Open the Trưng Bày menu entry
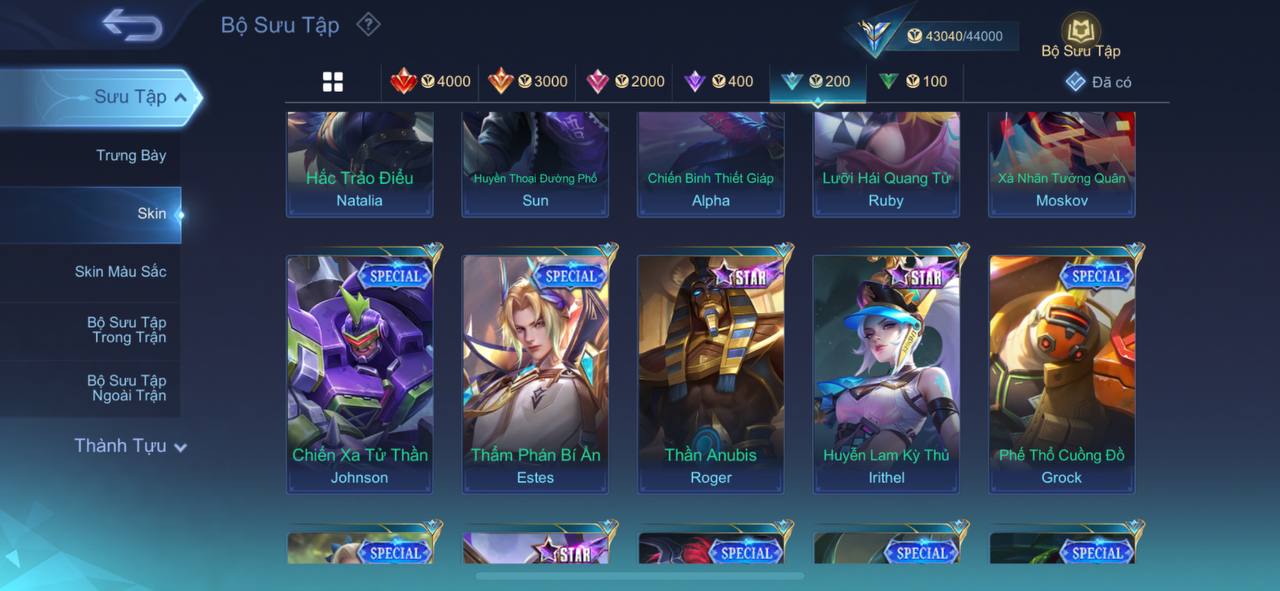The width and height of the screenshot is (1280, 591). (131, 155)
